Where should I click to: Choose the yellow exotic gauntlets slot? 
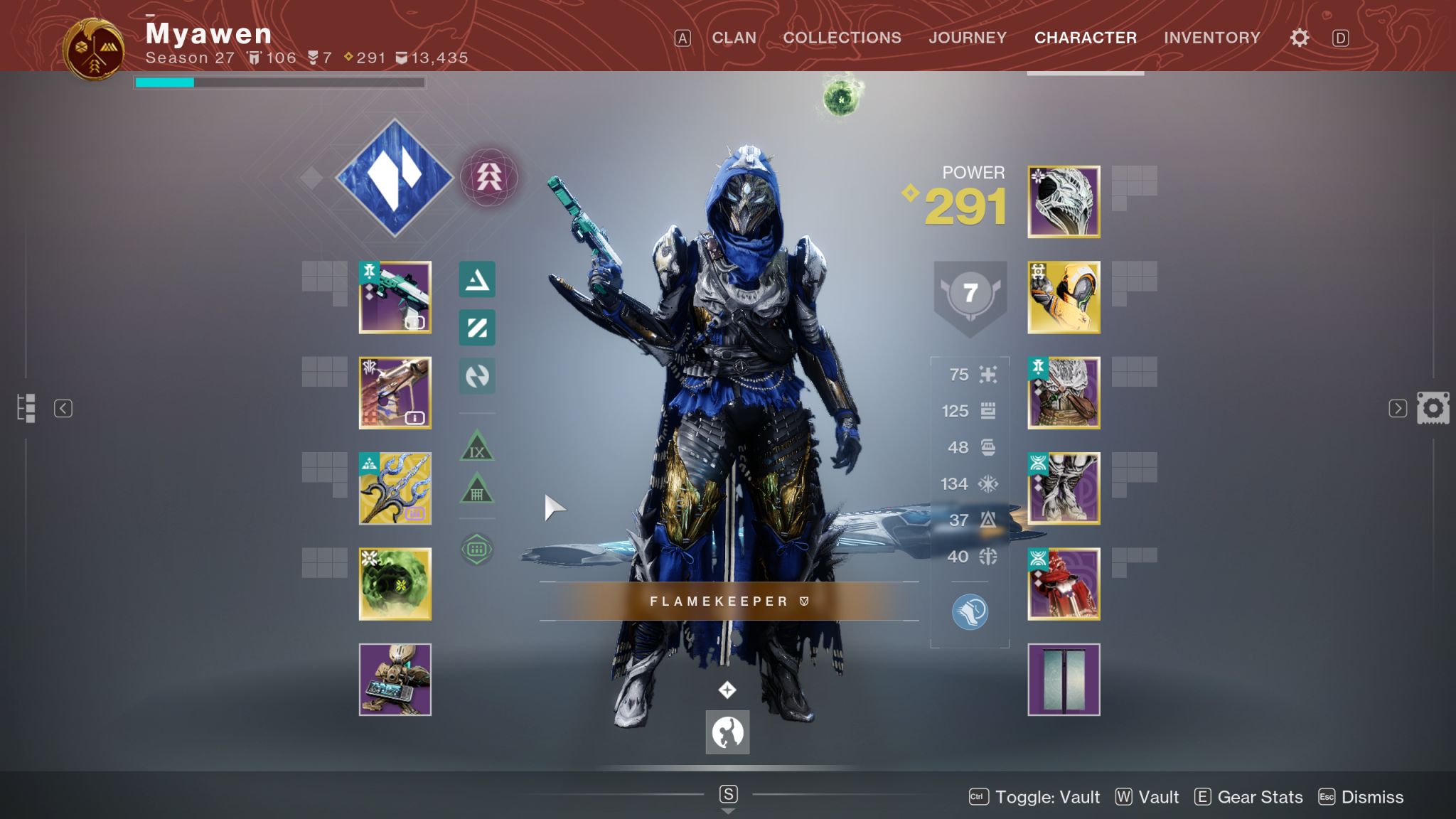coord(1064,297)
